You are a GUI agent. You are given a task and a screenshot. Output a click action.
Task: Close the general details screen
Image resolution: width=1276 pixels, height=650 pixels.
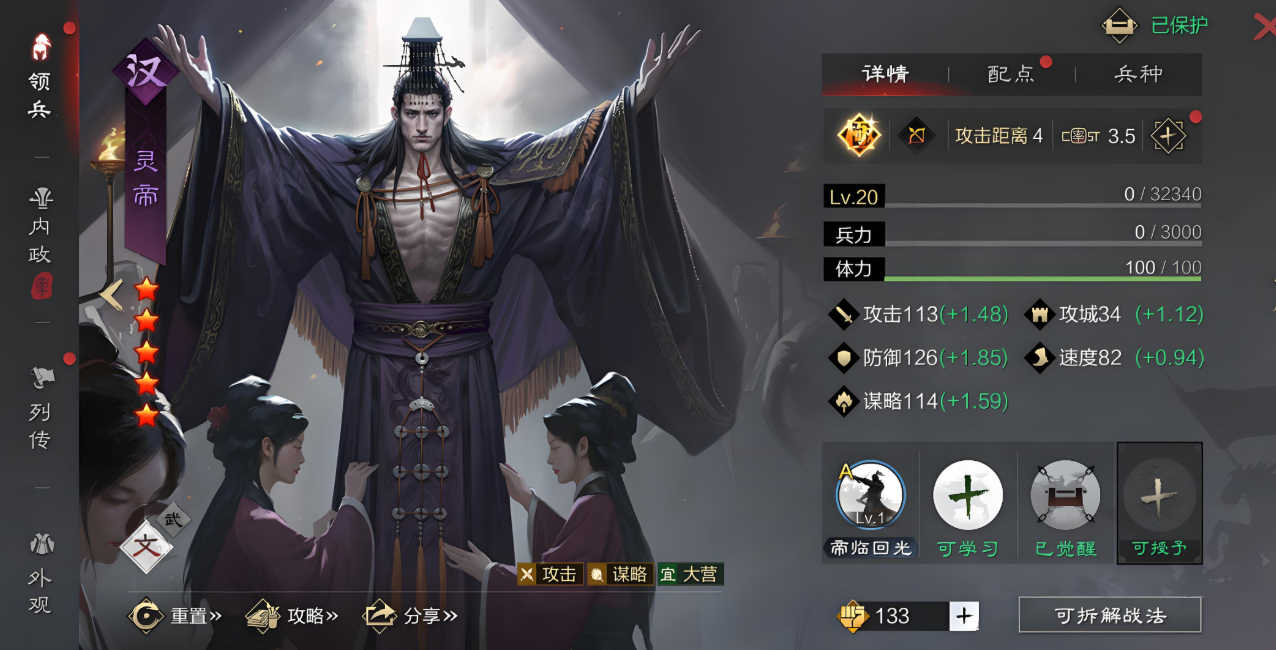(x=1263, y=27)
